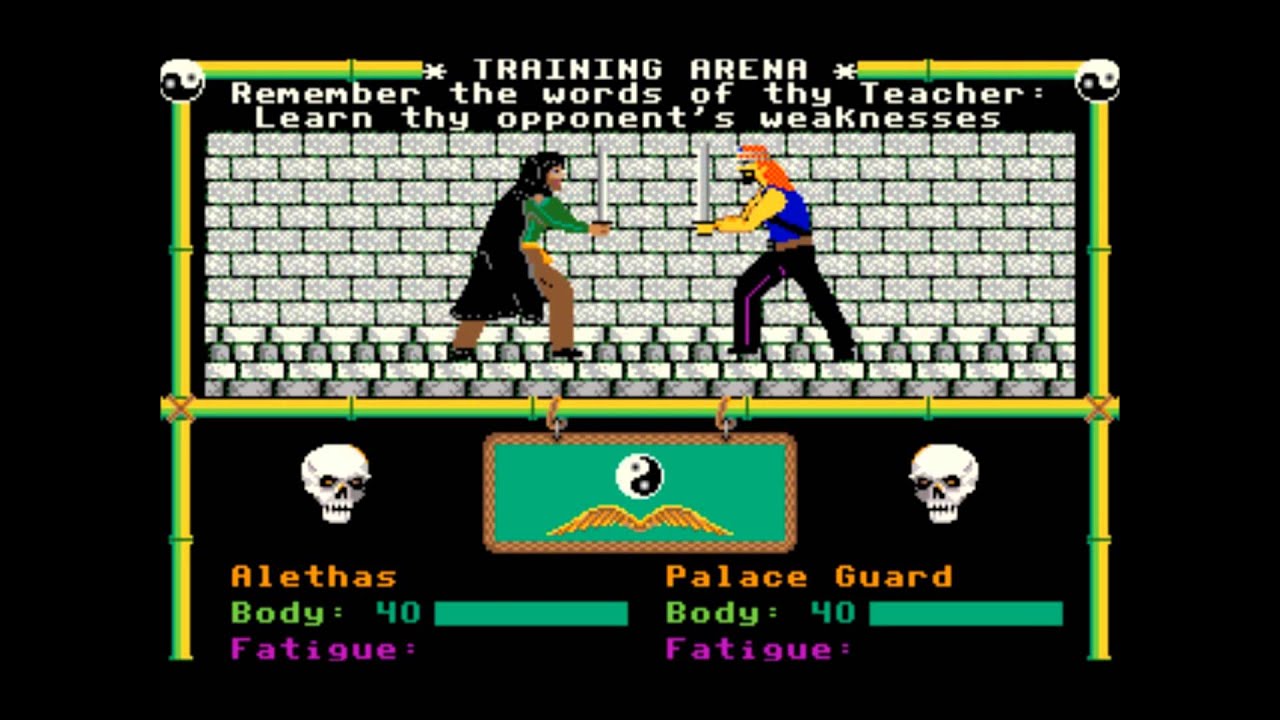The width and height of the screenshot is (1280, 720).
Task: Click the yin-yang symbol on the hanging banner
Action: [641, 477]
